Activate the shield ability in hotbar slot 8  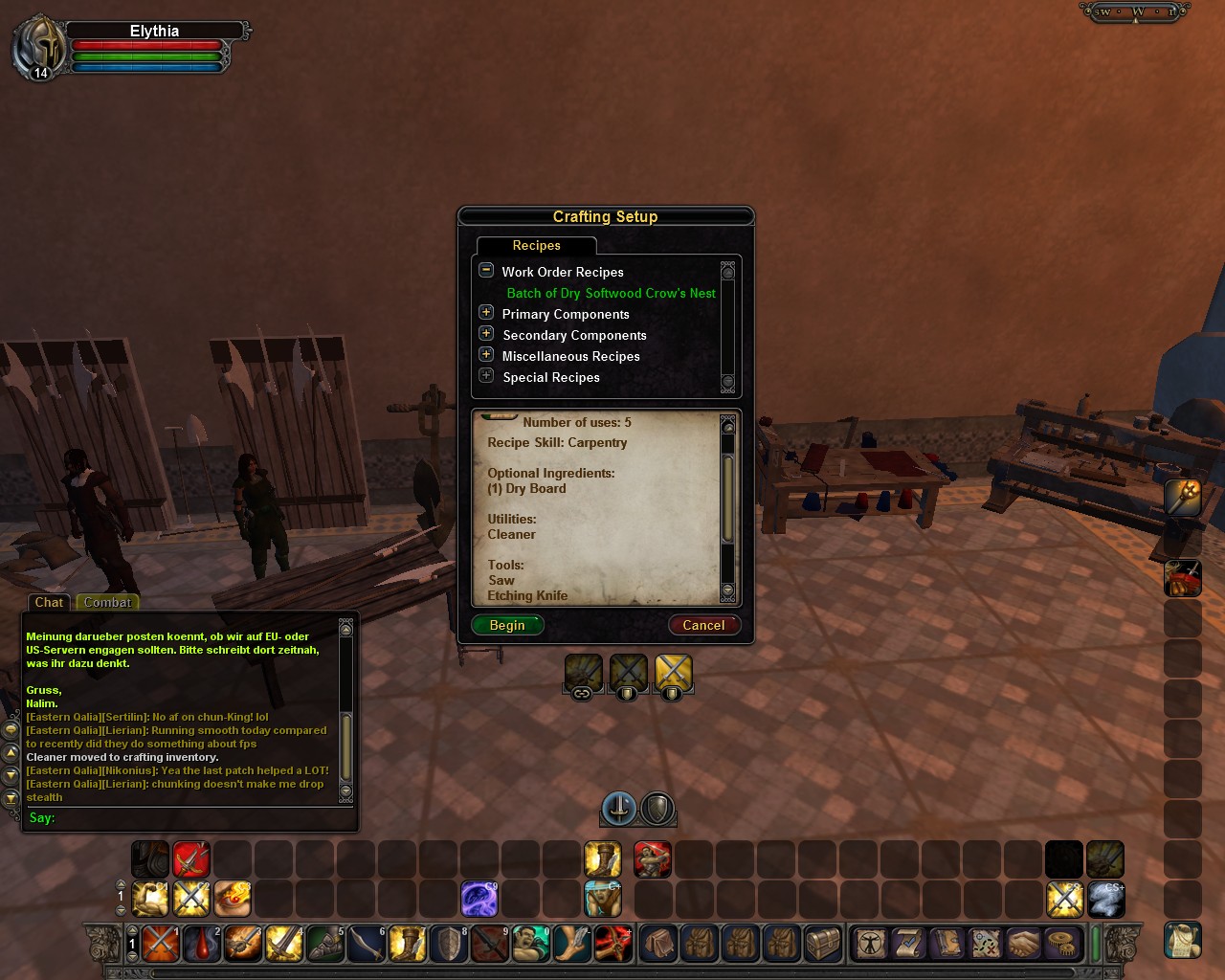point(448,943)
